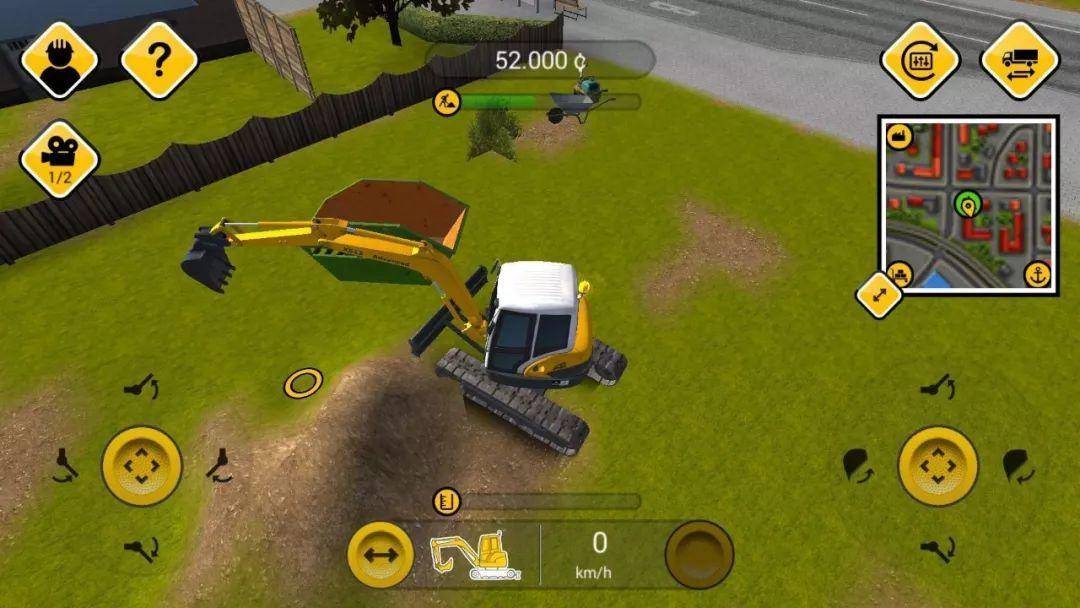Open the question mark help button
1080x608 pixels.
pyautogui.click(x=159, y=60)
